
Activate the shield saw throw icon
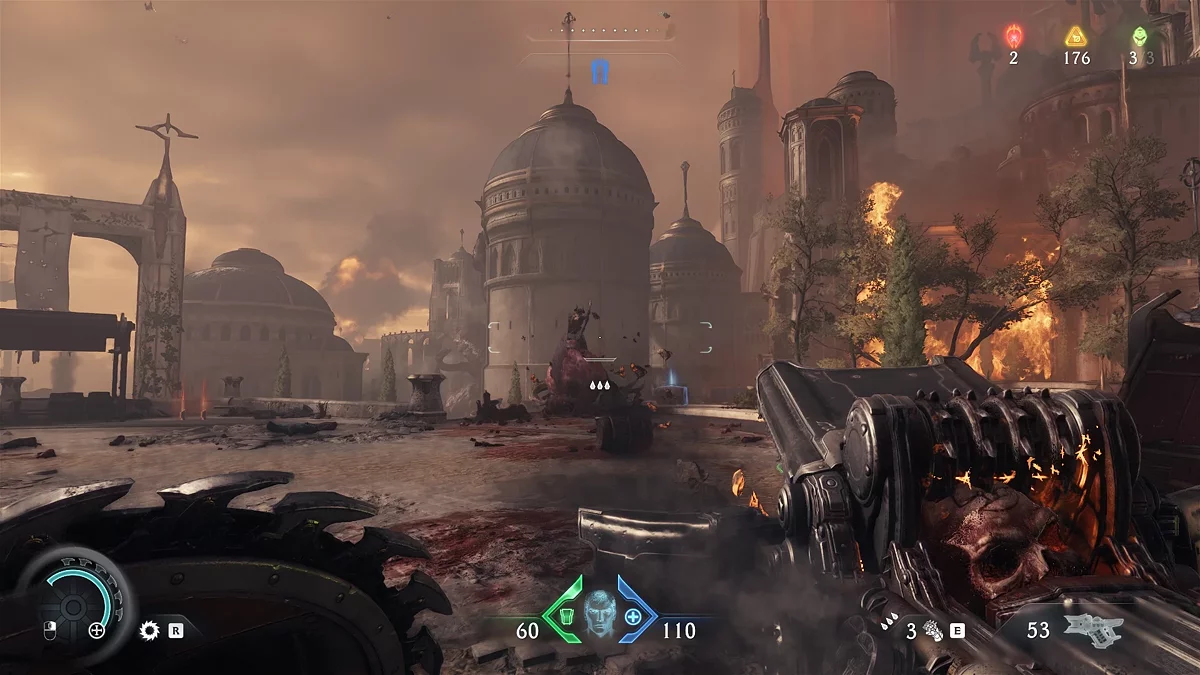pos(150,630)
